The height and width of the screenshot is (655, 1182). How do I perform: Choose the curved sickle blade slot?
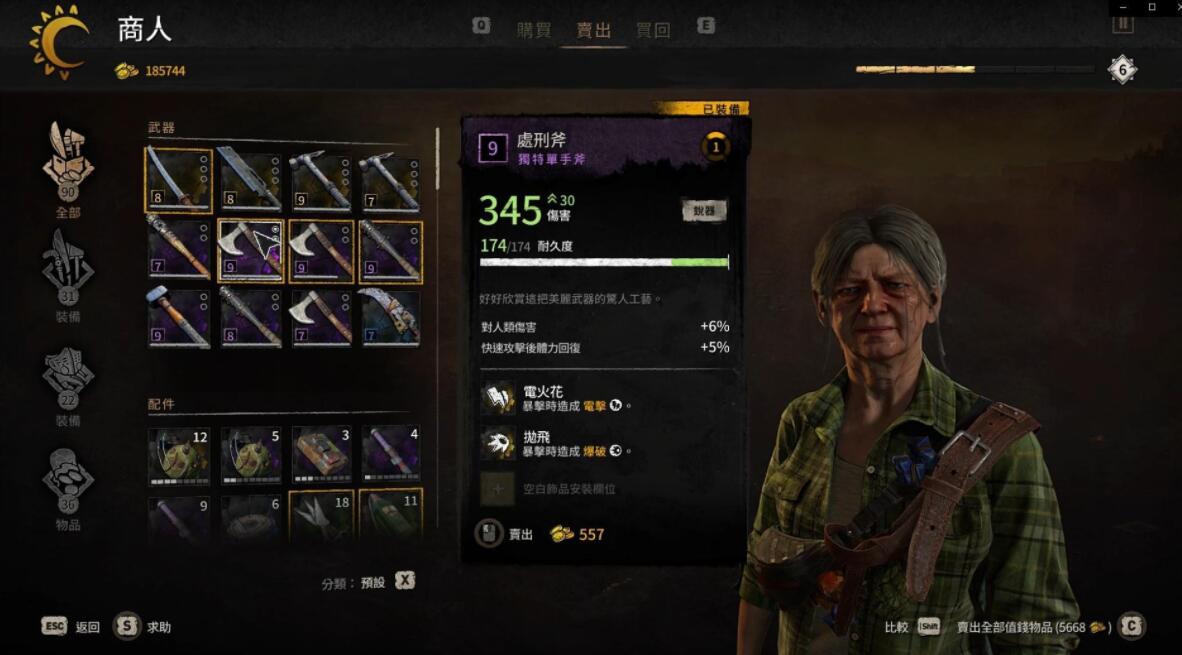390,318
